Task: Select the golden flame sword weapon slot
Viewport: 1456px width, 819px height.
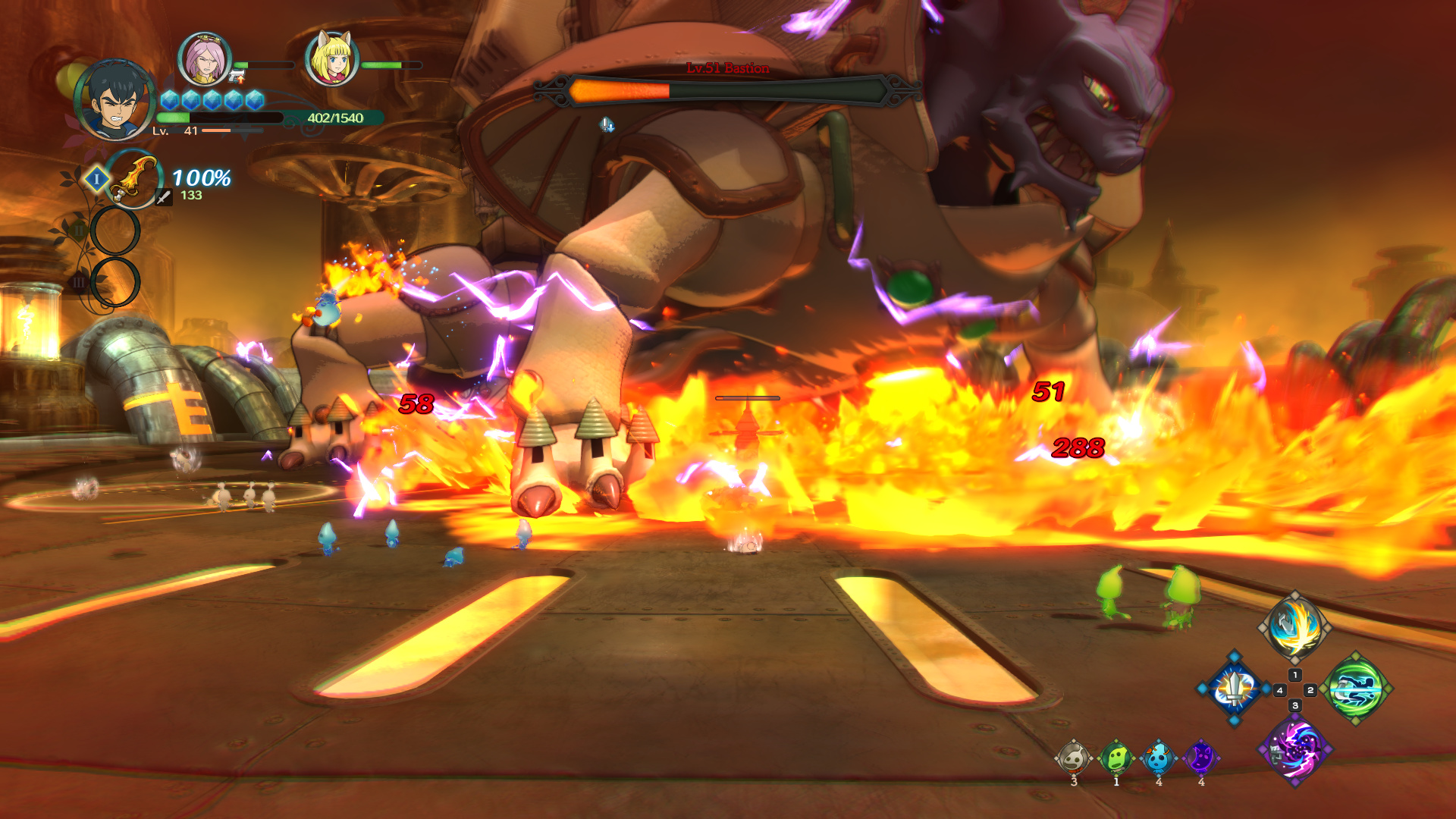Action: 133,179
